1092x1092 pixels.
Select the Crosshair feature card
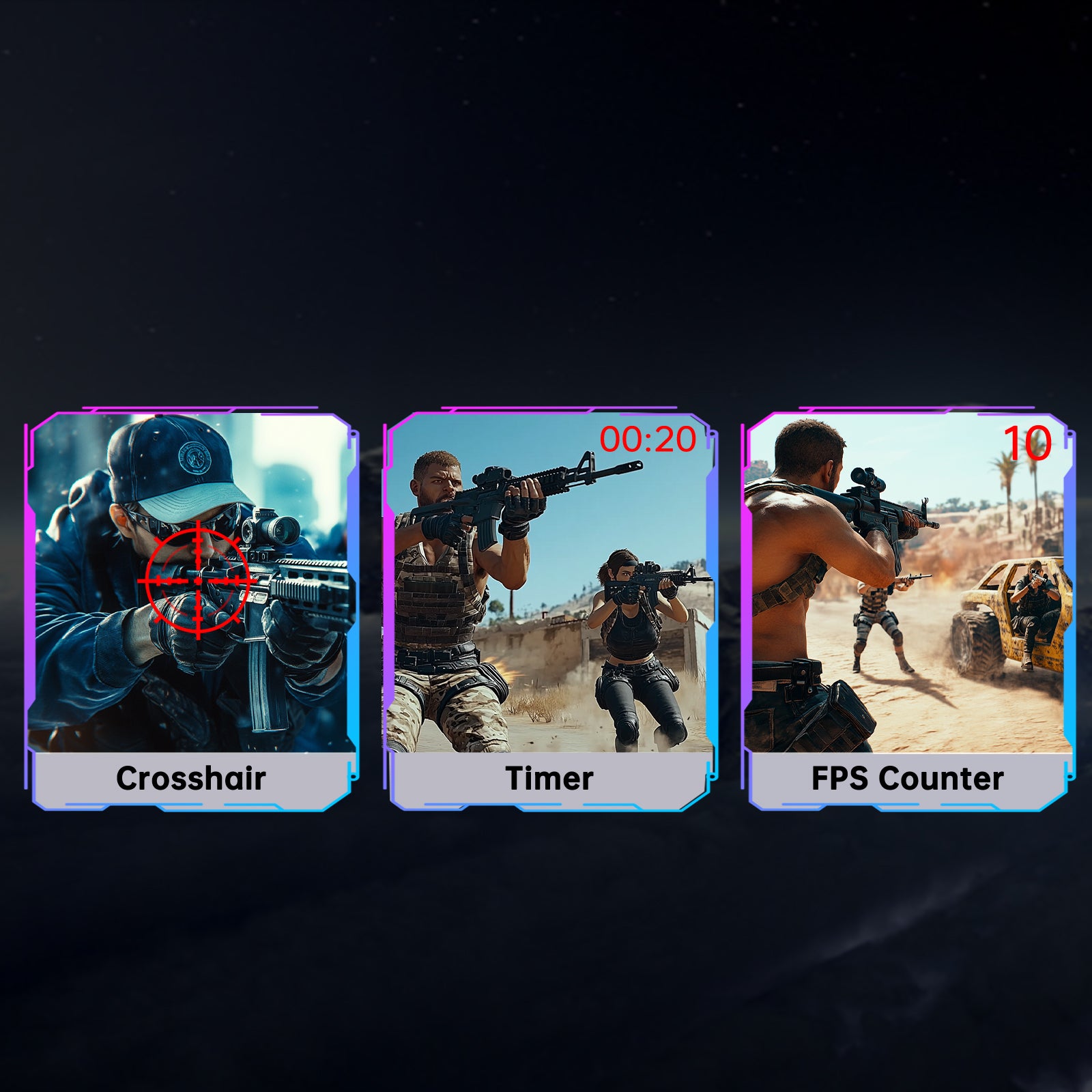pos(191,611)
